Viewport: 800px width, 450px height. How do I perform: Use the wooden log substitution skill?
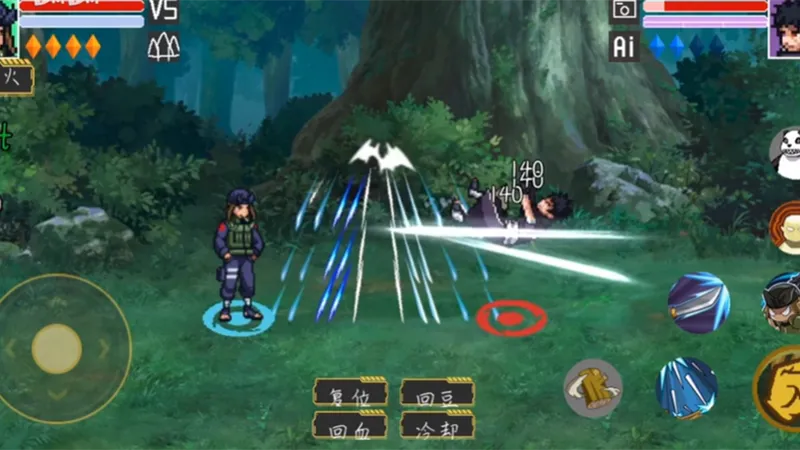point(593,388)
